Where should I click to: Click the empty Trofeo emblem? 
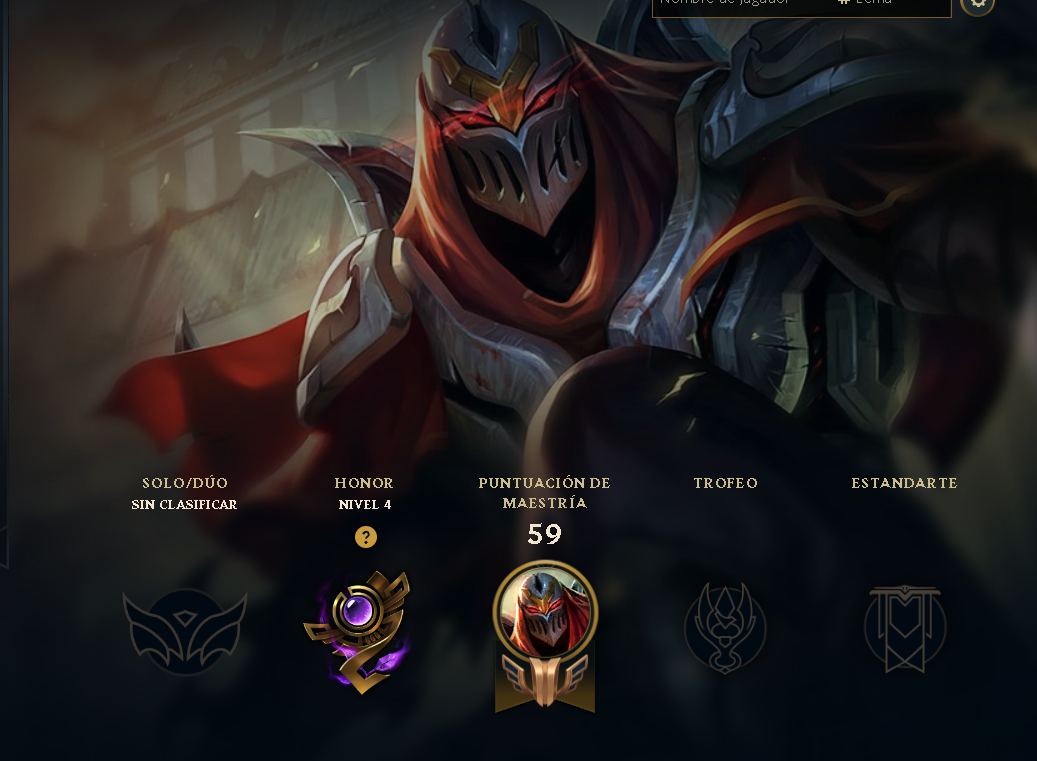(x=725, y=628)
